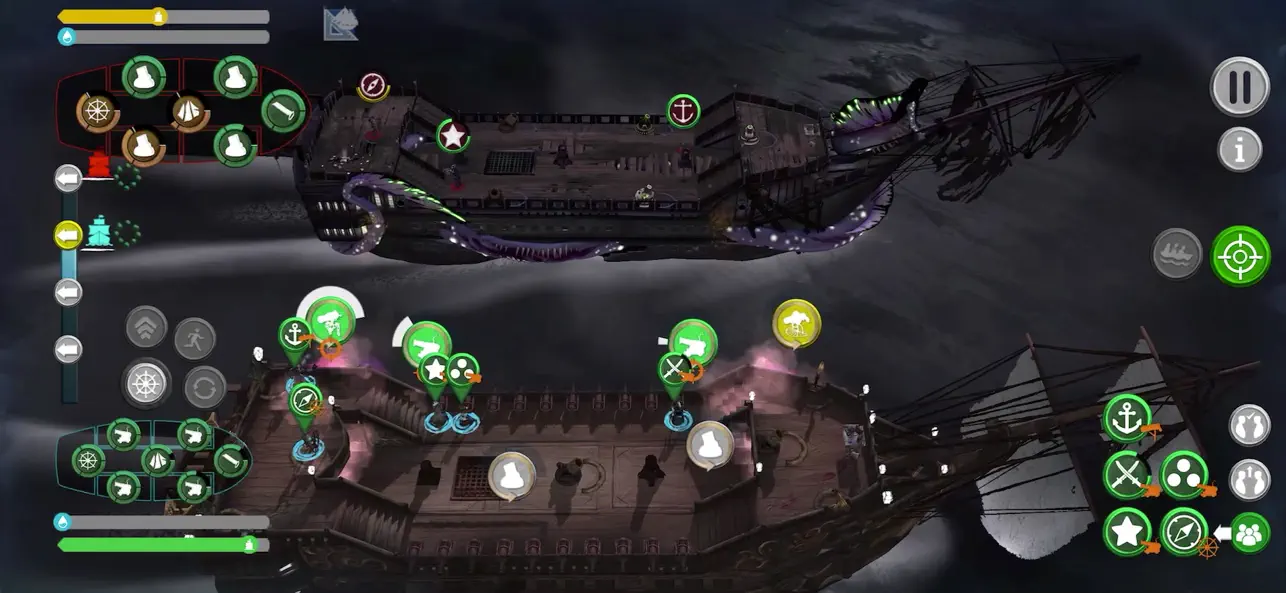Click the grey running man button

click(x=195, y=338)
